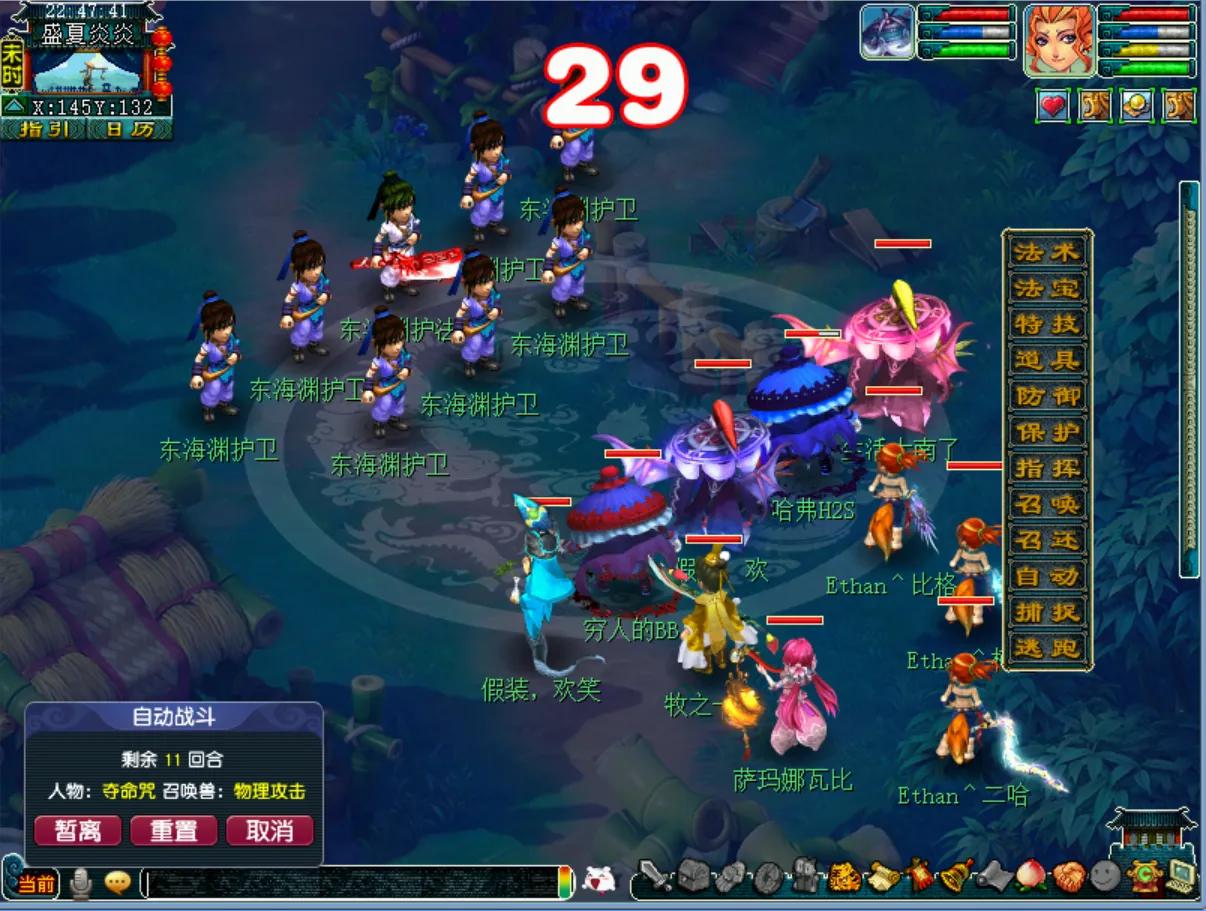
Task: Select the 逃跑 flee command
Action: point(1047,648)
